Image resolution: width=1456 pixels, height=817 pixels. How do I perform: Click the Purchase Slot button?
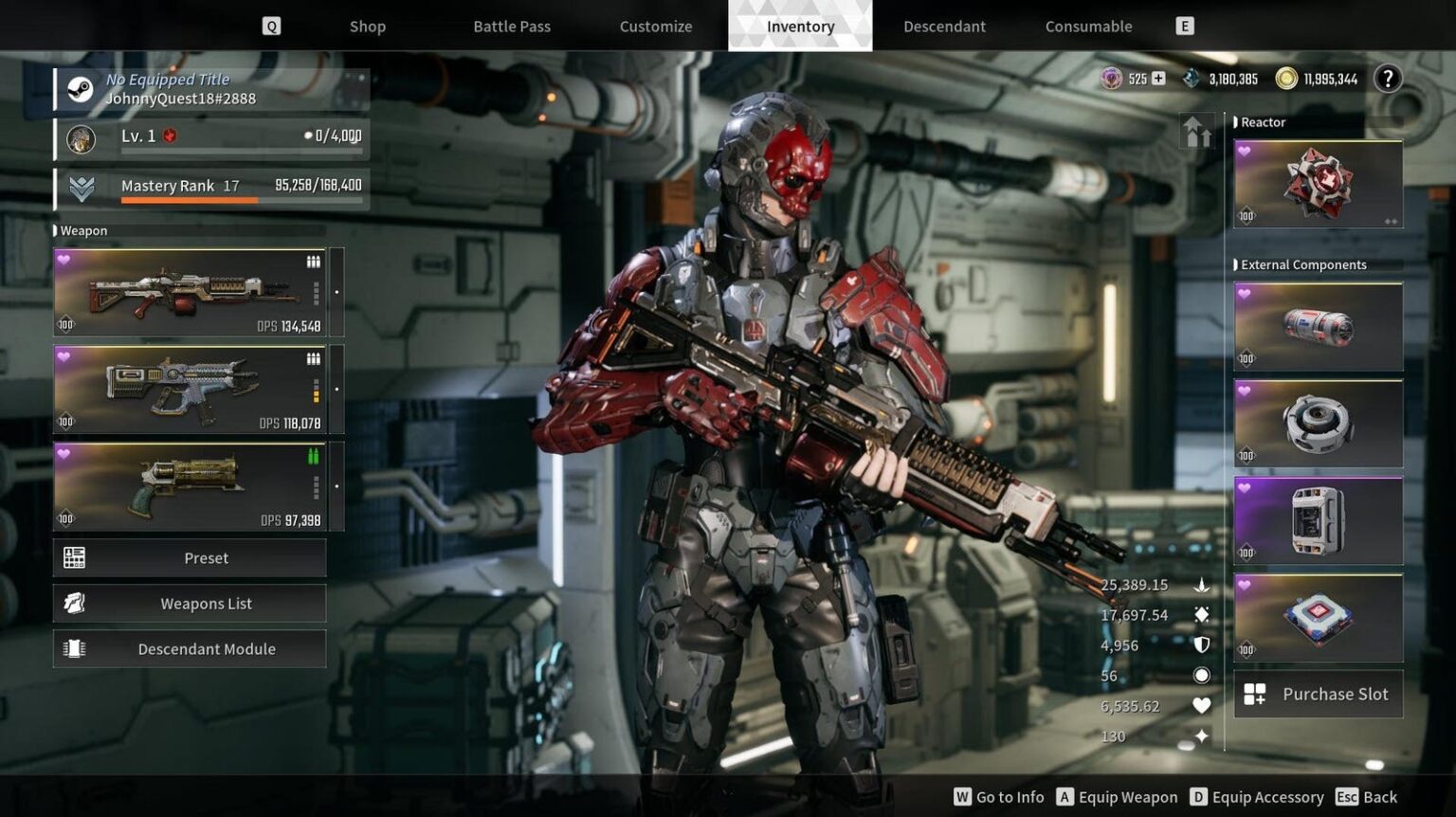(x=1318, y=695)
